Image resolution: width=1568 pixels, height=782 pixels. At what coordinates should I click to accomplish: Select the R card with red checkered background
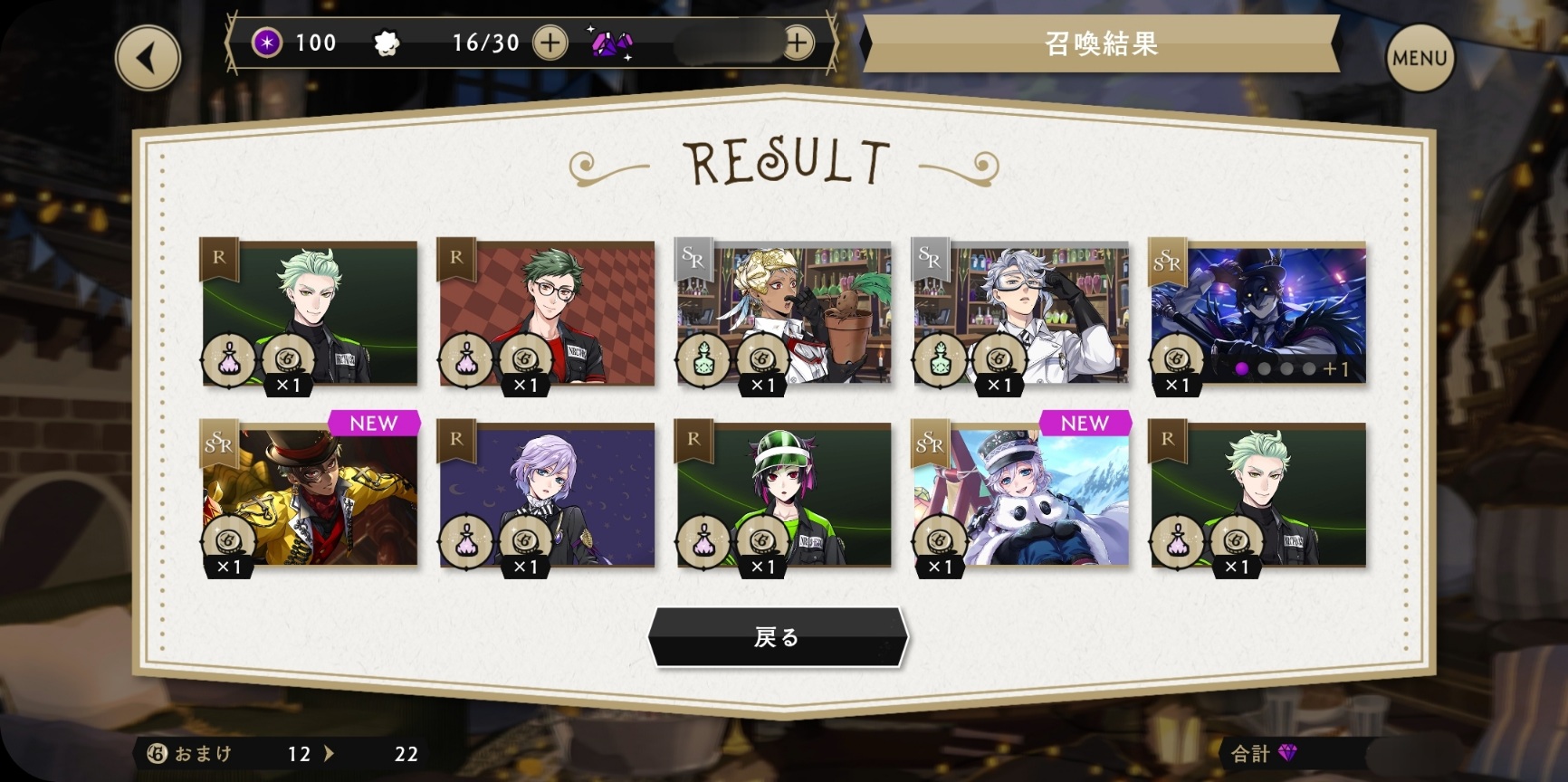point(547,313)
